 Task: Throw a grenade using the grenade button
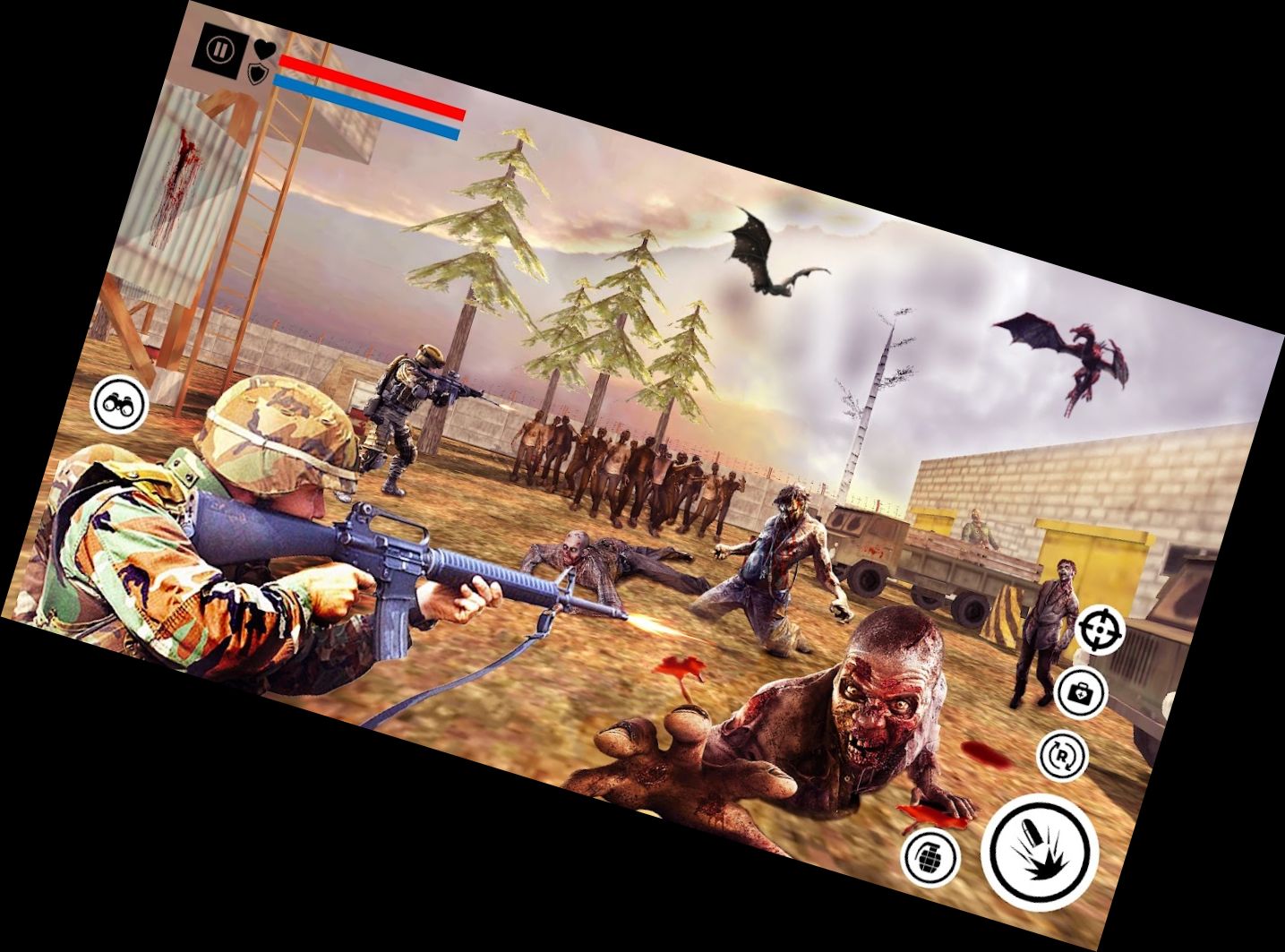click(x=929, y=855)
